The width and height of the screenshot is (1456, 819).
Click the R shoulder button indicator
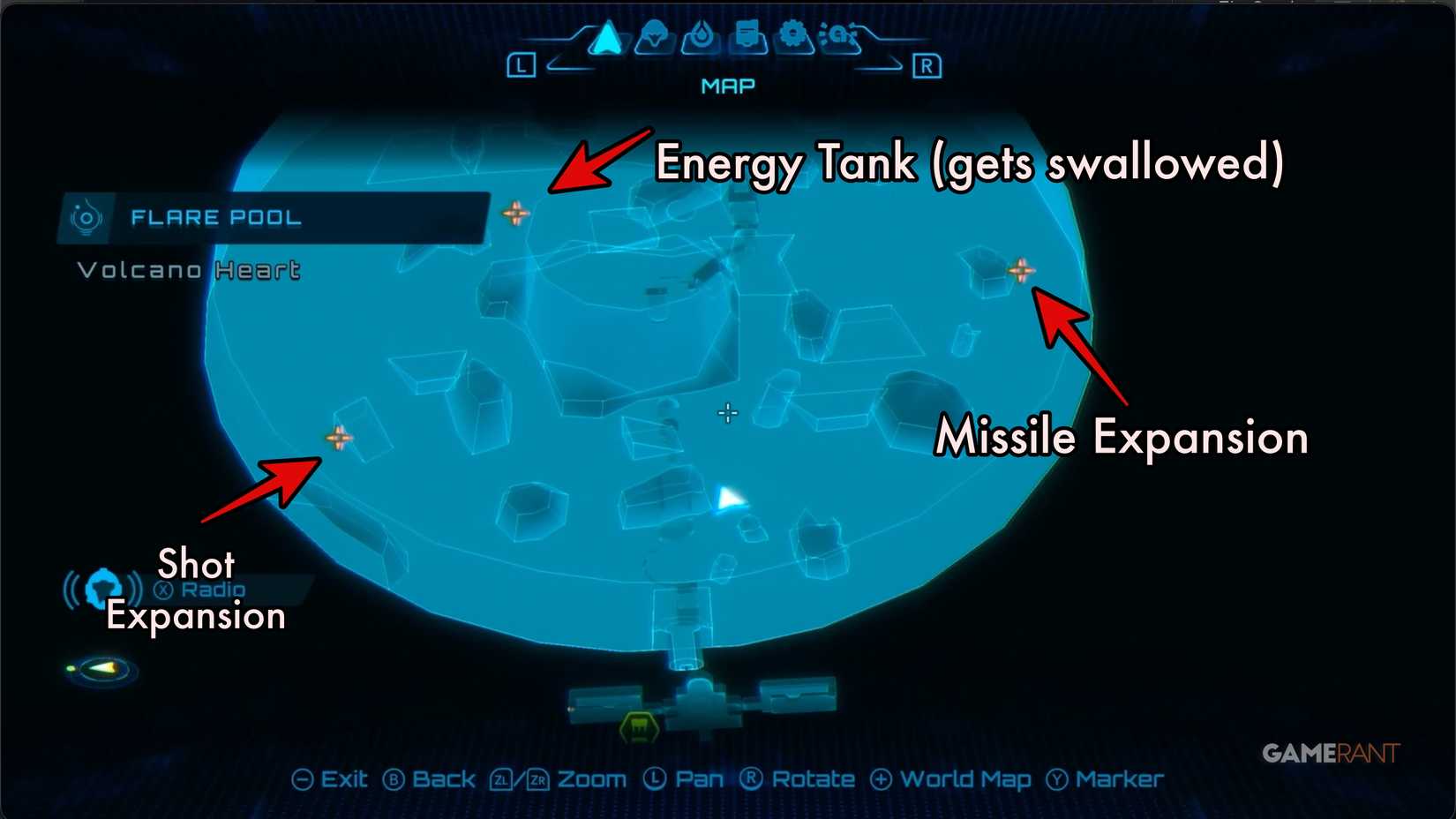[927, 64]
